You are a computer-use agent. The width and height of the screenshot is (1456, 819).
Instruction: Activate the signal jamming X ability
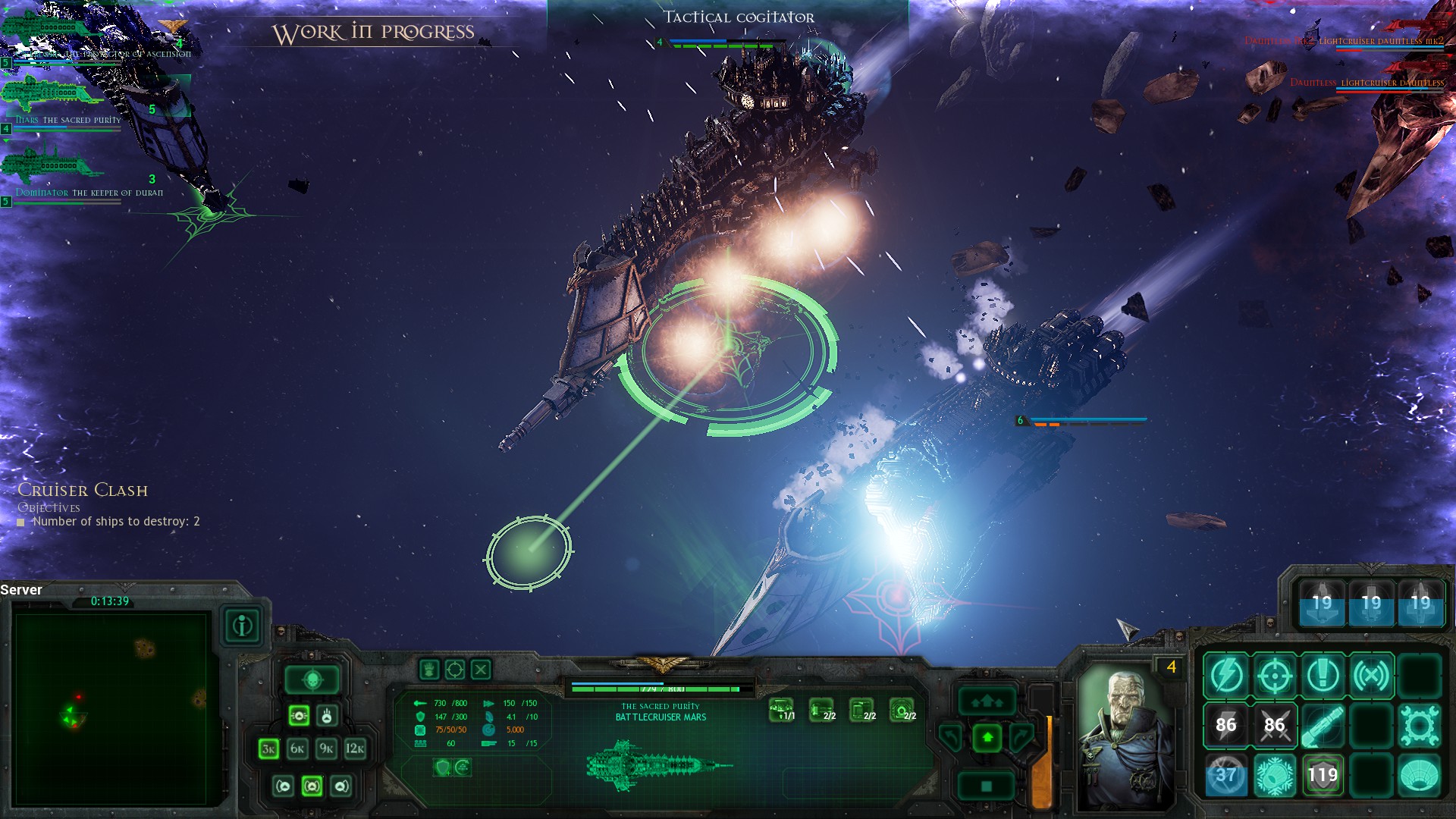point(1371,675)
